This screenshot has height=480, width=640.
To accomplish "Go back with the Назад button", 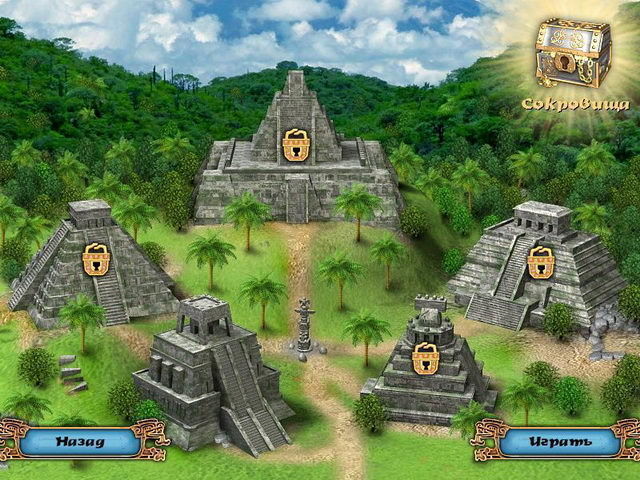I will pos(80,440).
